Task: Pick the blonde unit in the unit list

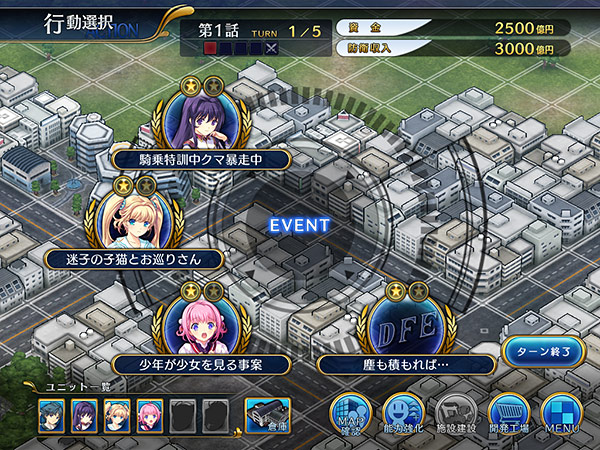Action: (116, 414)
